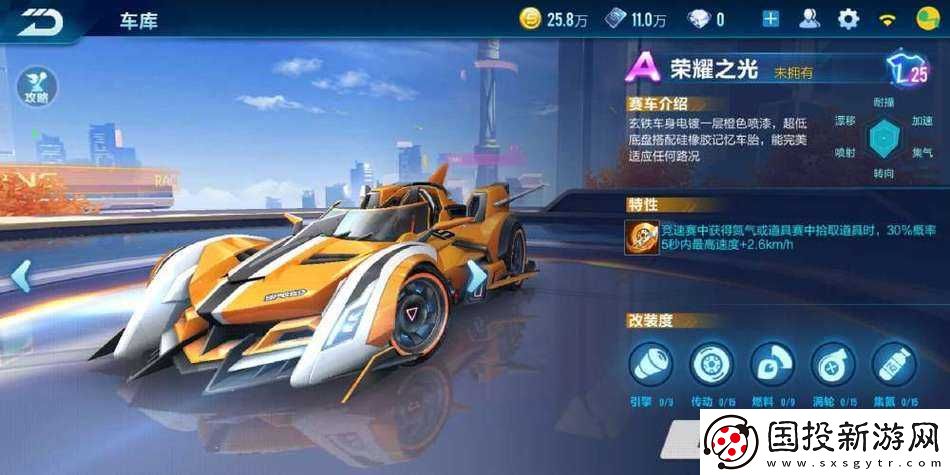Open the friends profile icon
This screenshot has width=950, height=475.
click(809, 19)
